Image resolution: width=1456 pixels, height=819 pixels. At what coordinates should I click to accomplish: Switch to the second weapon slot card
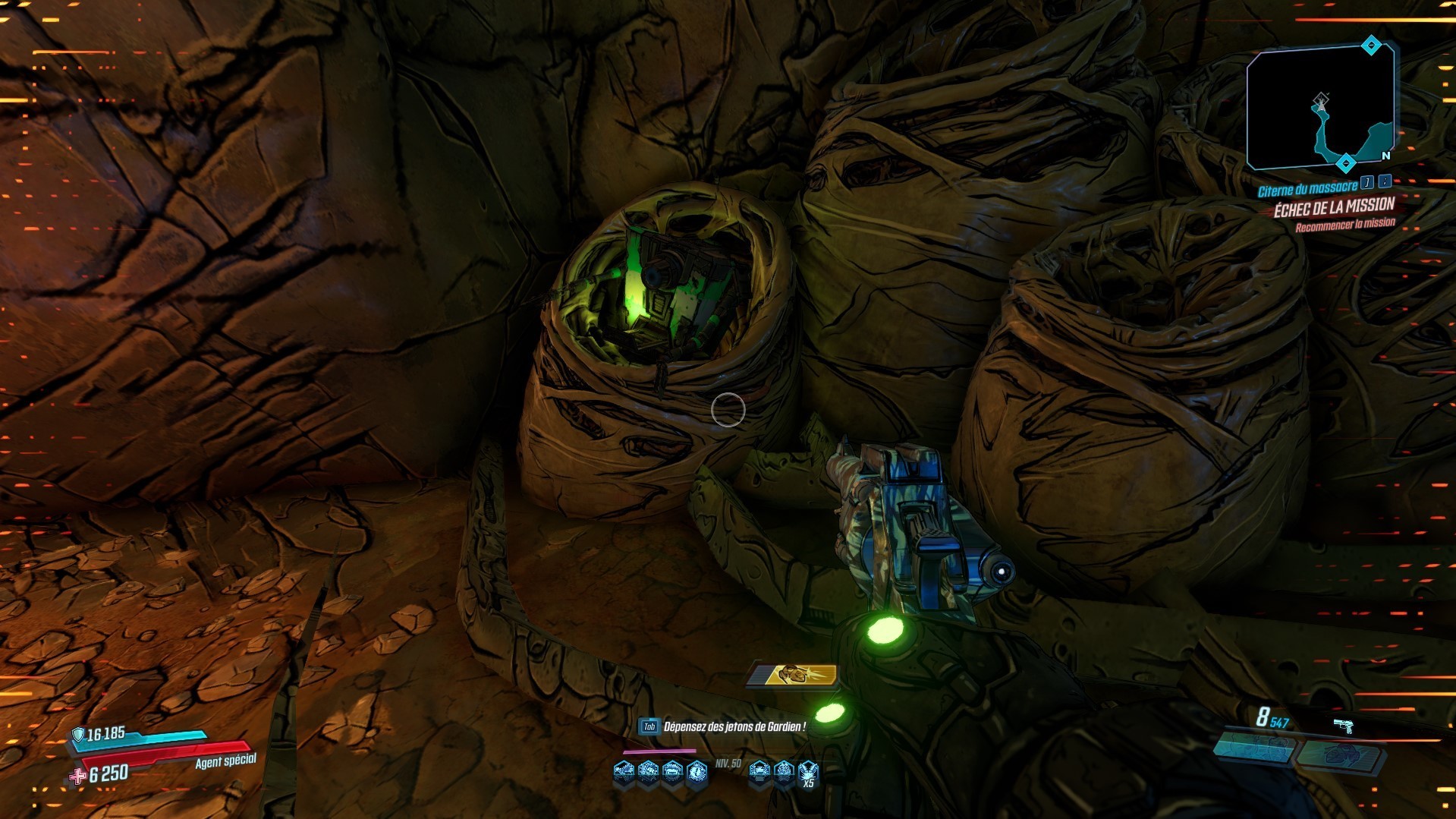tap(1341, 755)
